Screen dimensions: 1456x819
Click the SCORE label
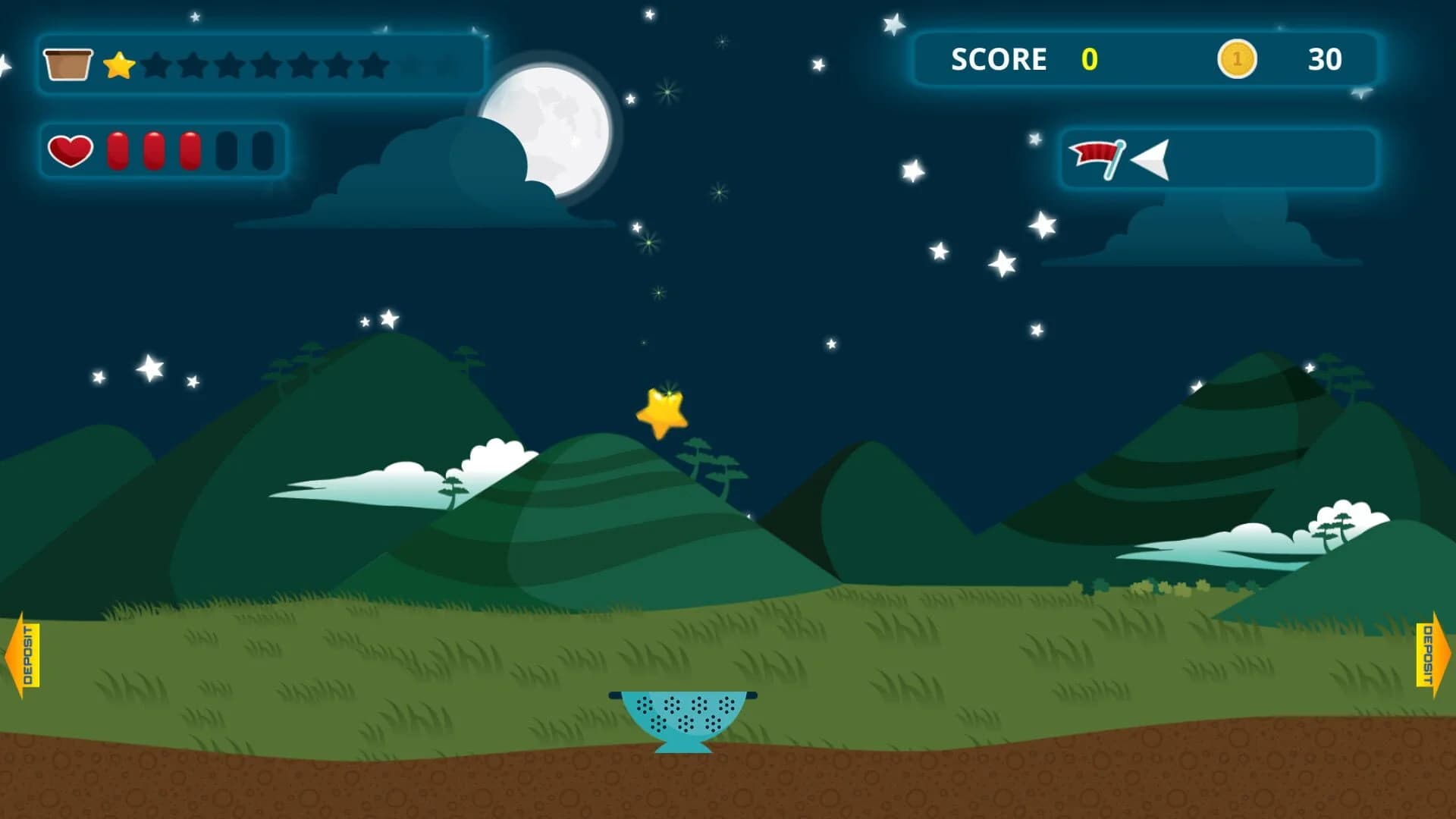999,59
